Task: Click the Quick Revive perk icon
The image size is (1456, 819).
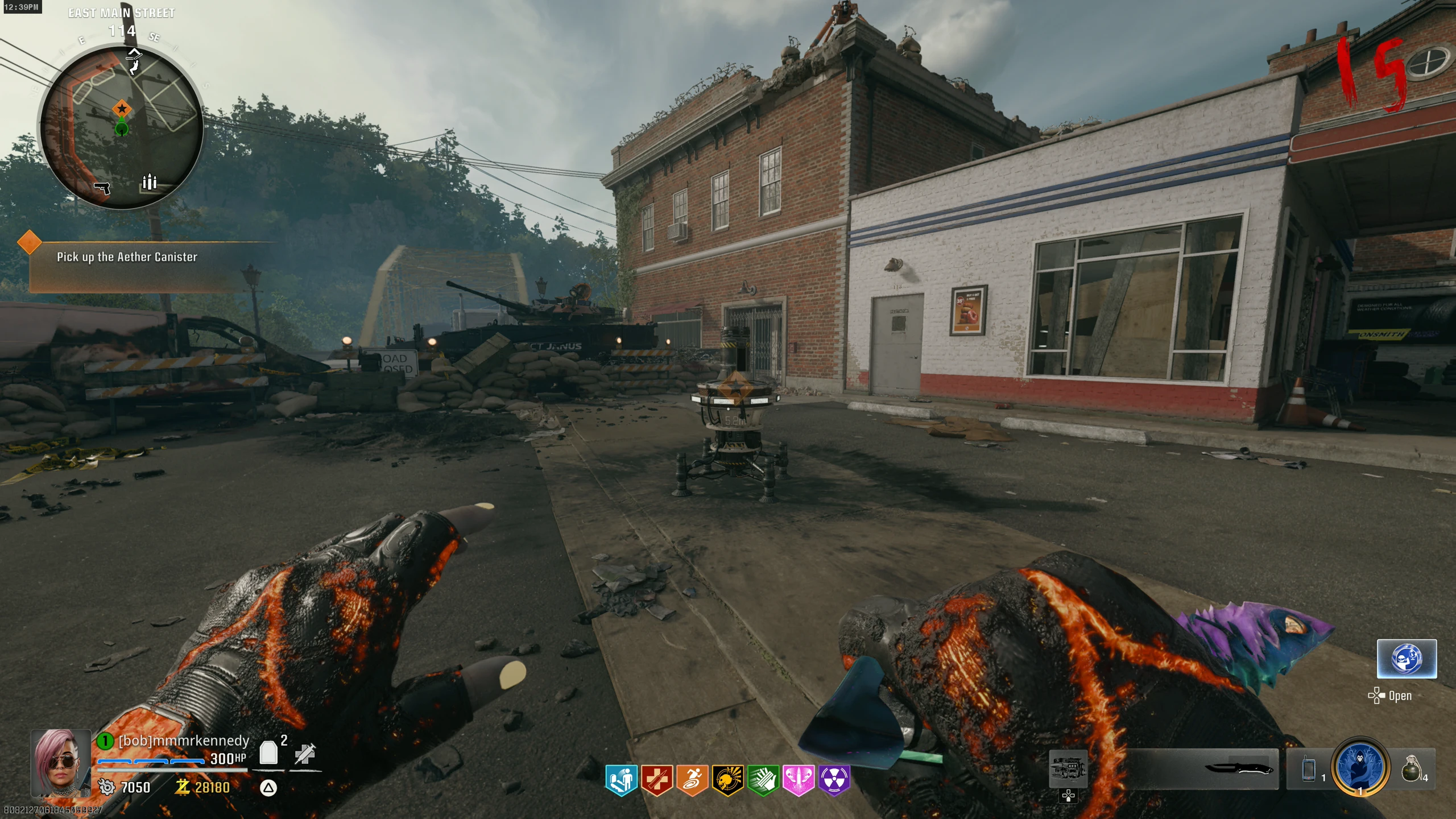Action: coord(621,780)
